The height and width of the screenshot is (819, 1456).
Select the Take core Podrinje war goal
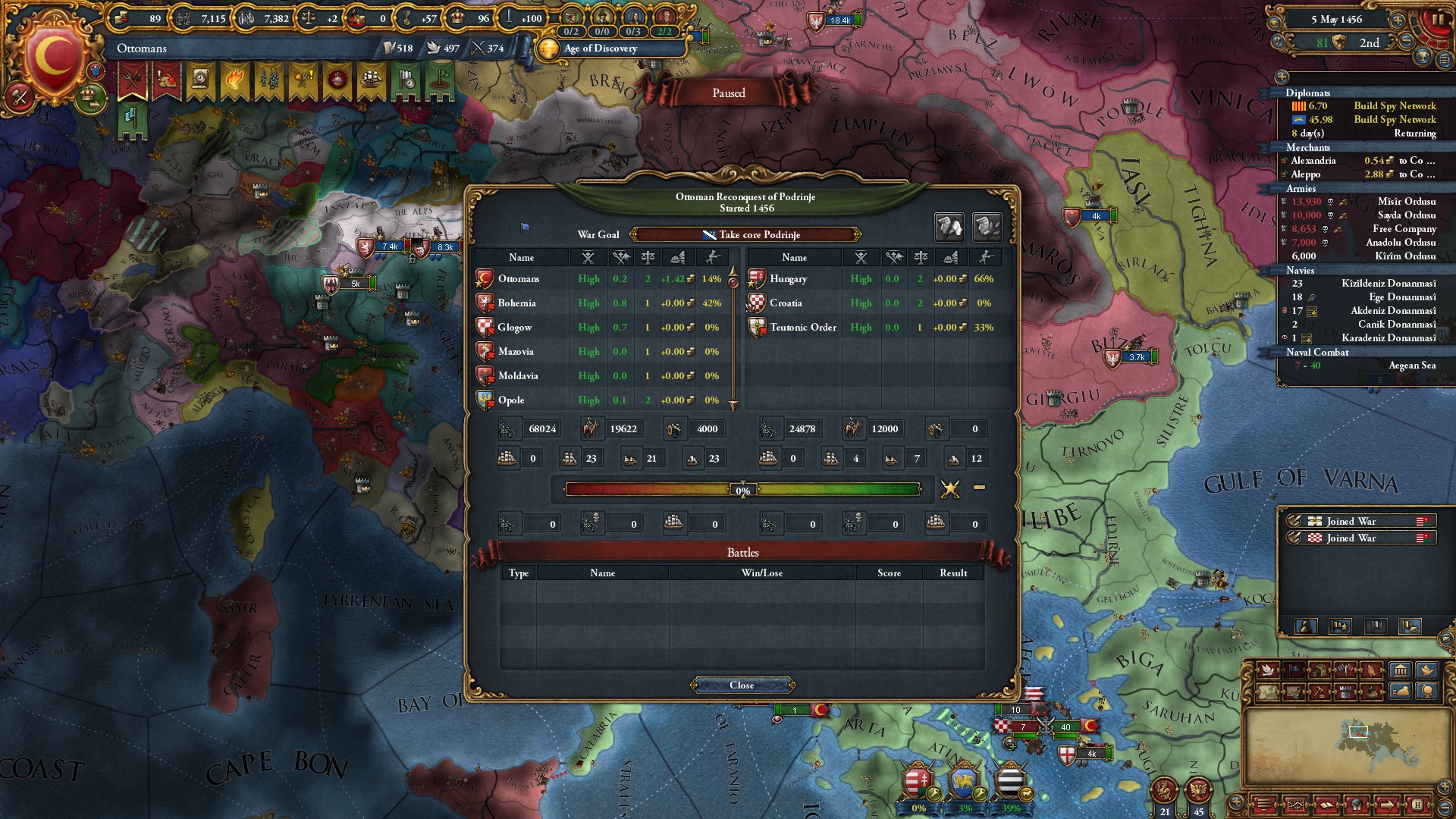pyautogui.click(x=745, y=234)
